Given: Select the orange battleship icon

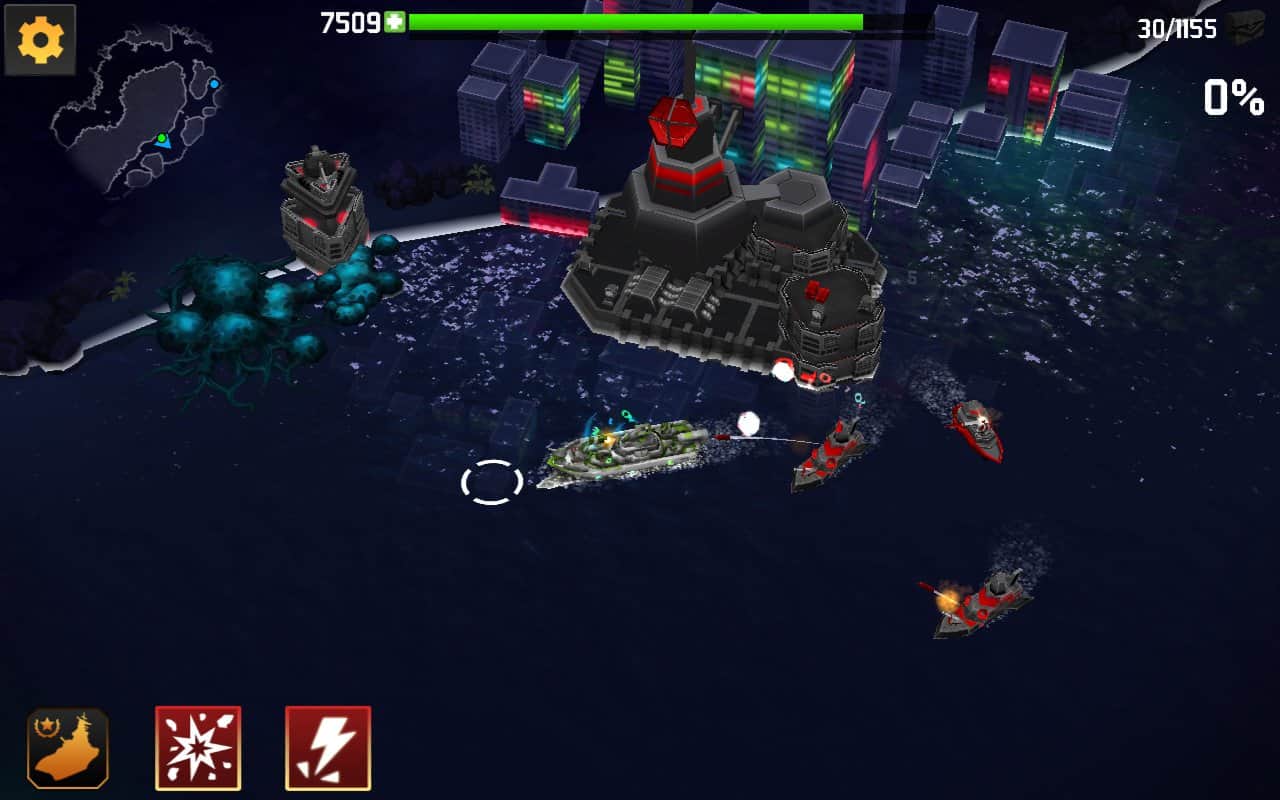Looking at the screenshot, I should click(68, 748).
